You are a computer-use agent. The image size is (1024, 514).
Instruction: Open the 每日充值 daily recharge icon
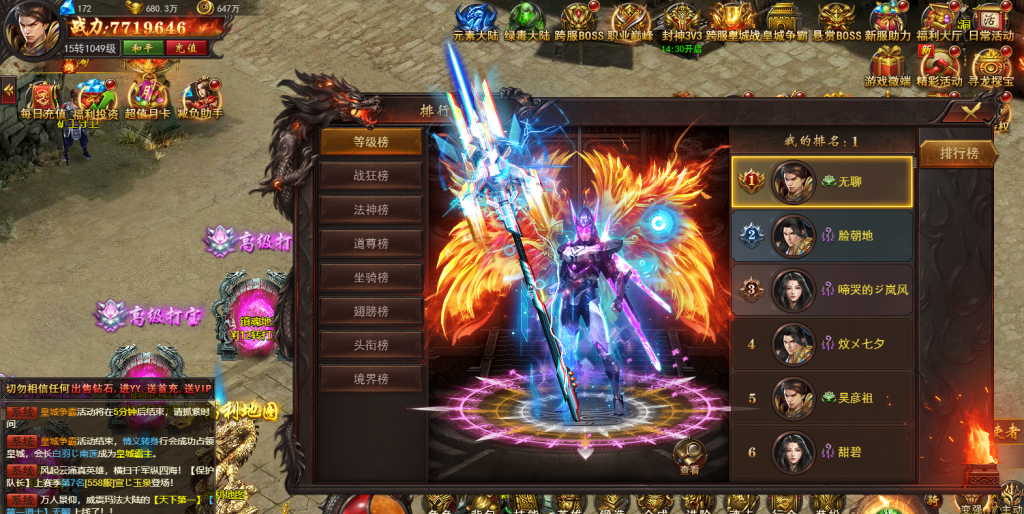[42, 98]
